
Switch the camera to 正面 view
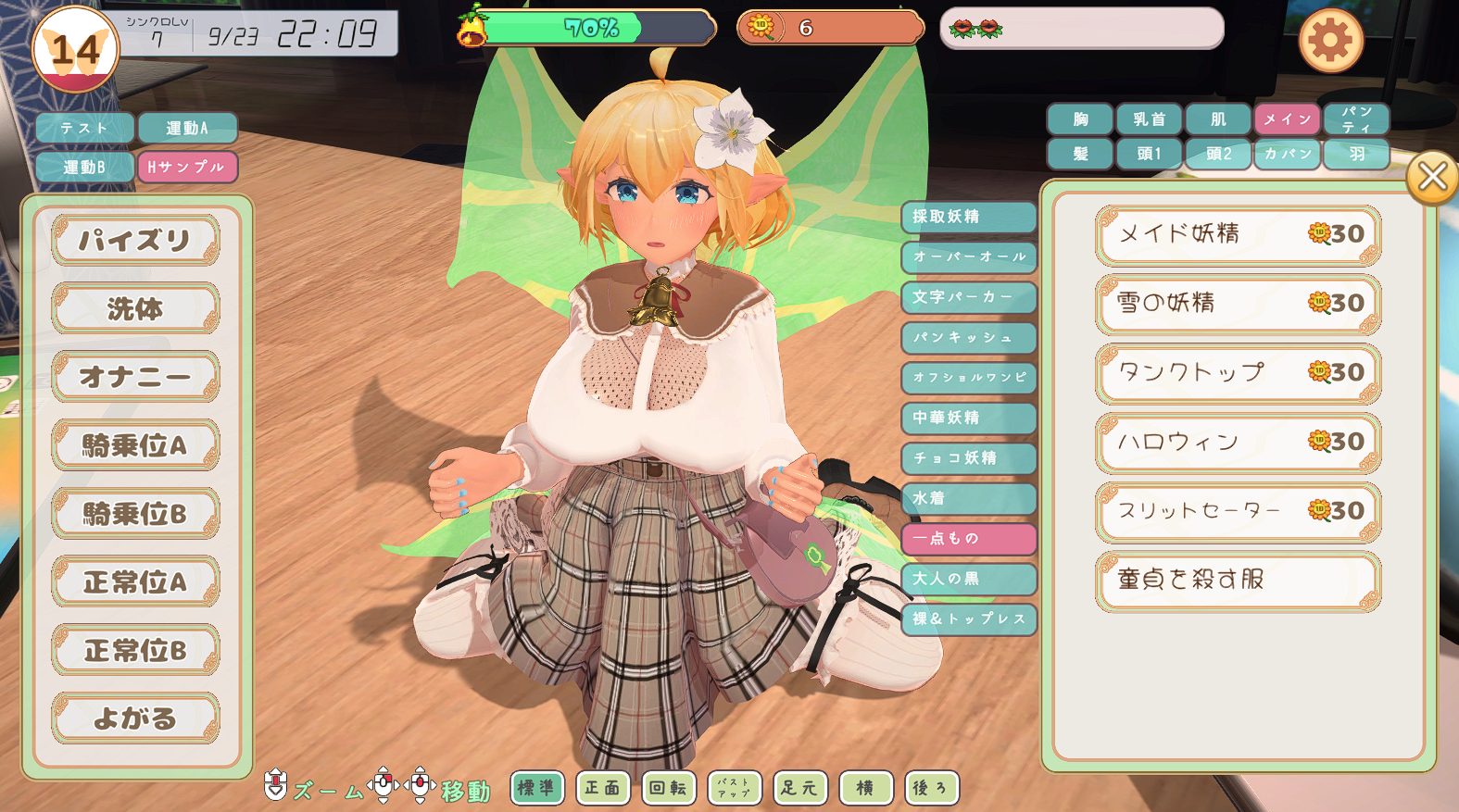(602, 788)
